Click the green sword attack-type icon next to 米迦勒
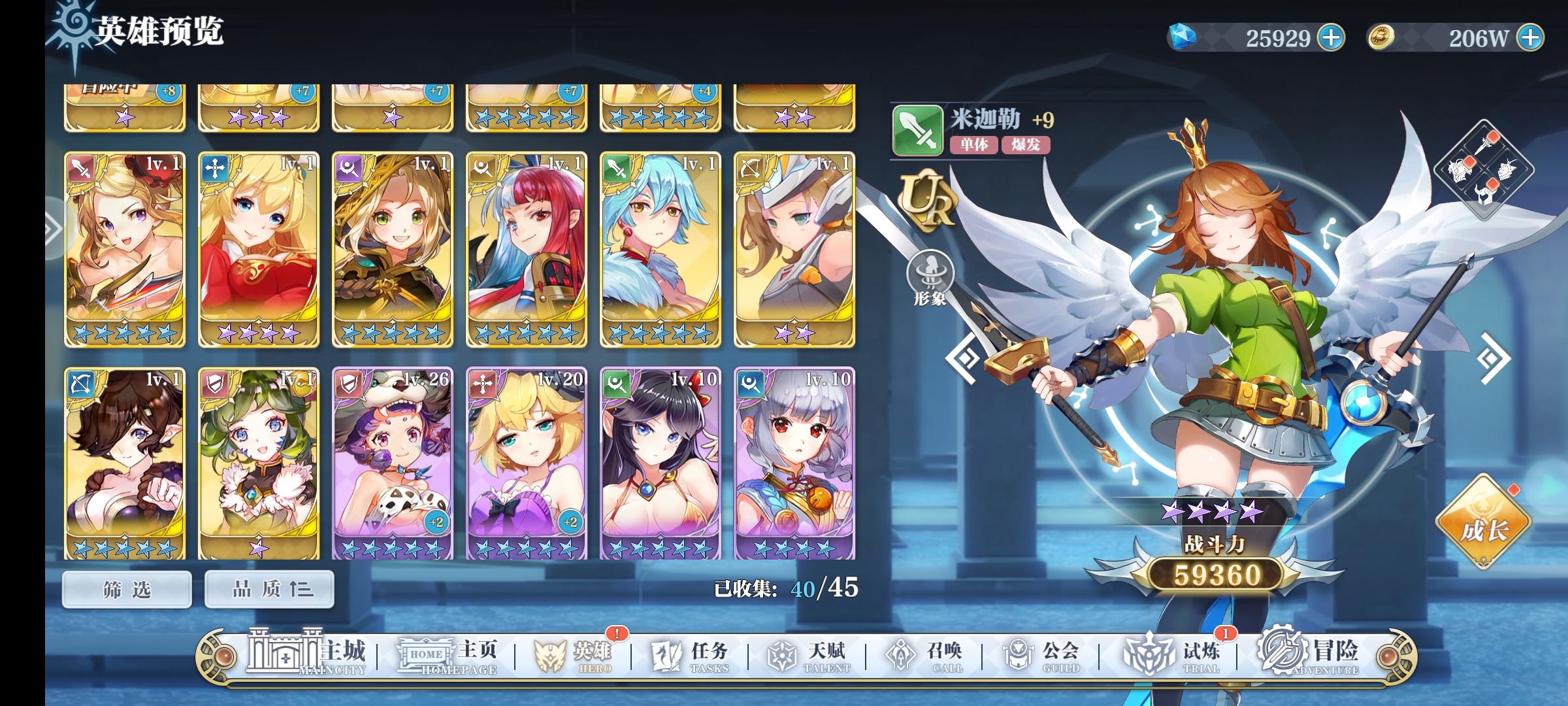 click(x=917, y=129)
